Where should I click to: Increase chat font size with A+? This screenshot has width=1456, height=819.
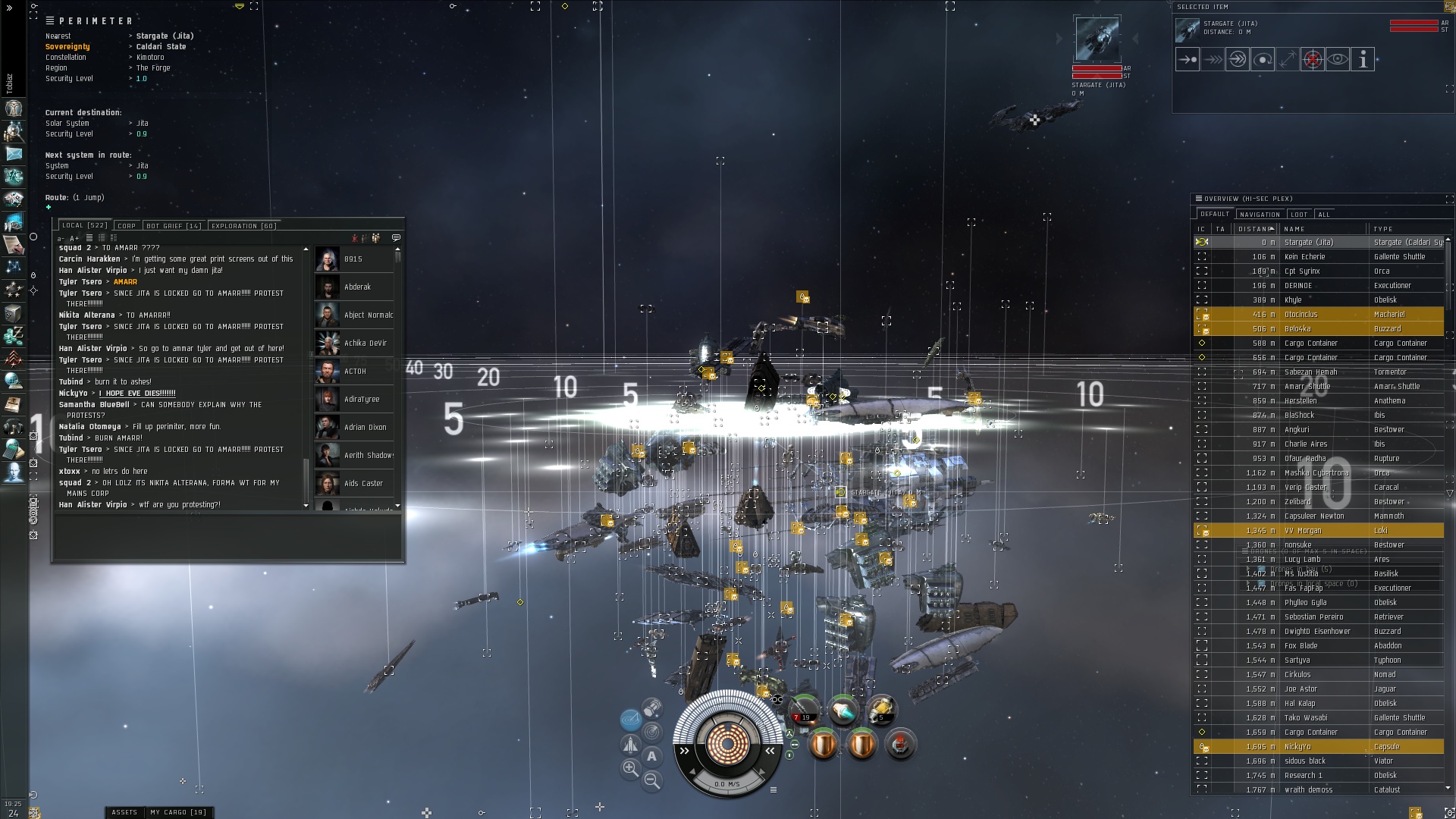point(74,238)
